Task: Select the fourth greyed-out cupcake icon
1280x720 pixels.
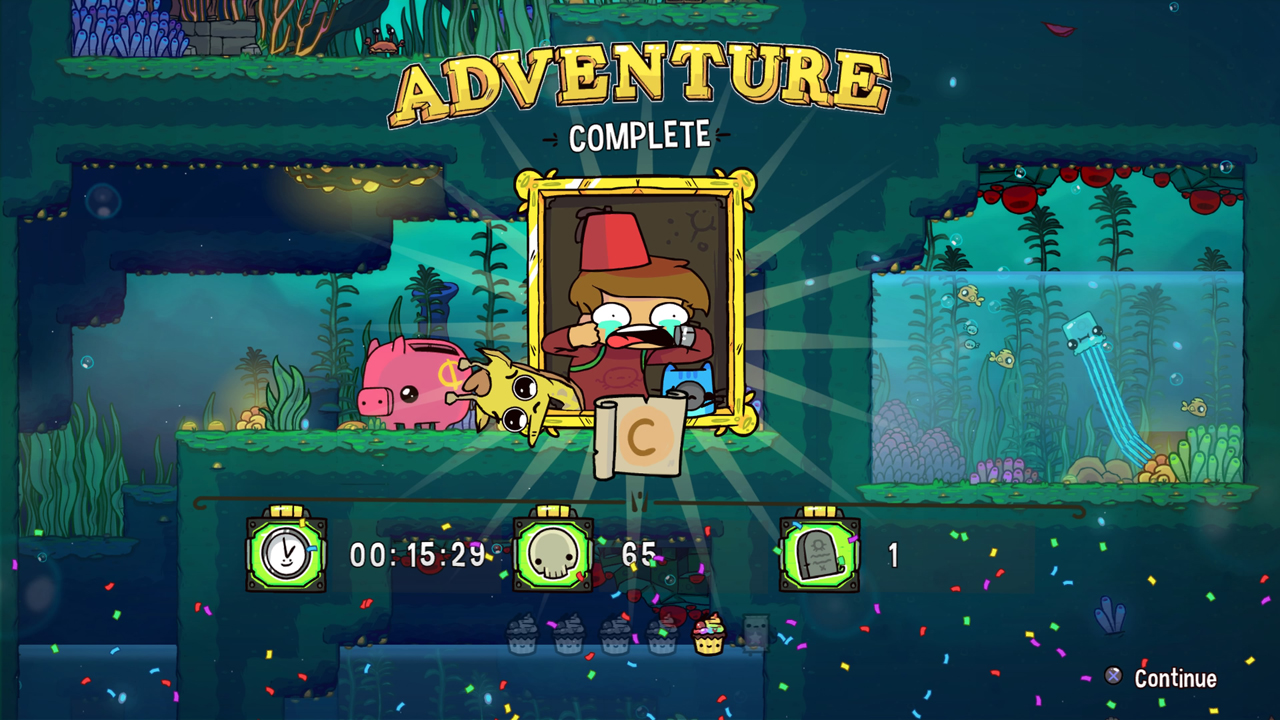Action: 662,632
